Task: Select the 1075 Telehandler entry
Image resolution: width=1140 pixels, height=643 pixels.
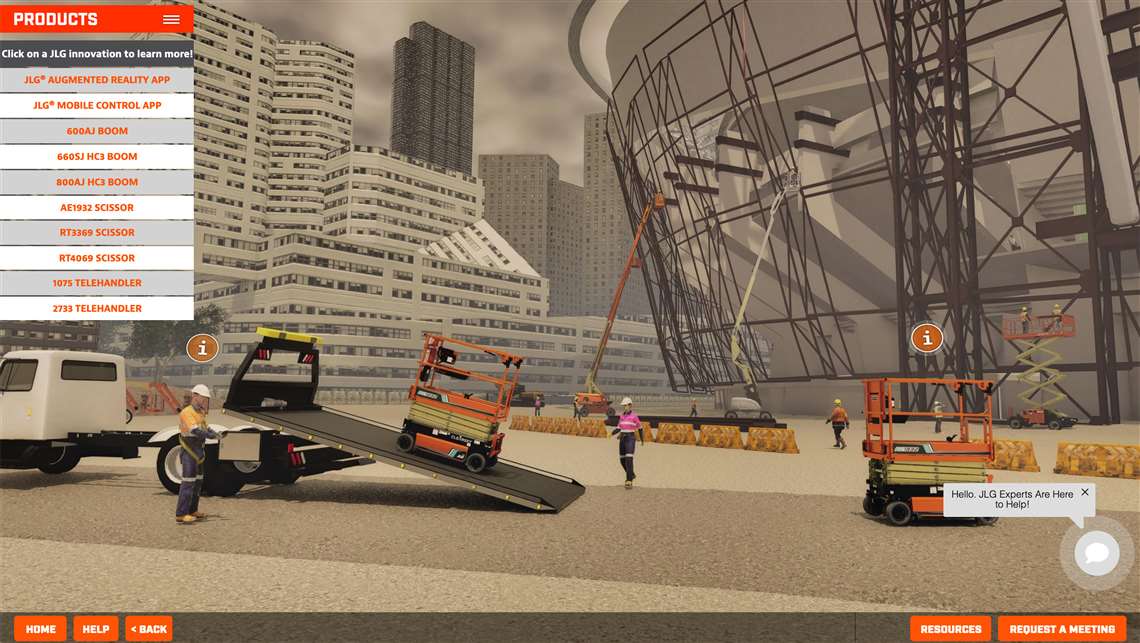Action: tap(97, 283)
